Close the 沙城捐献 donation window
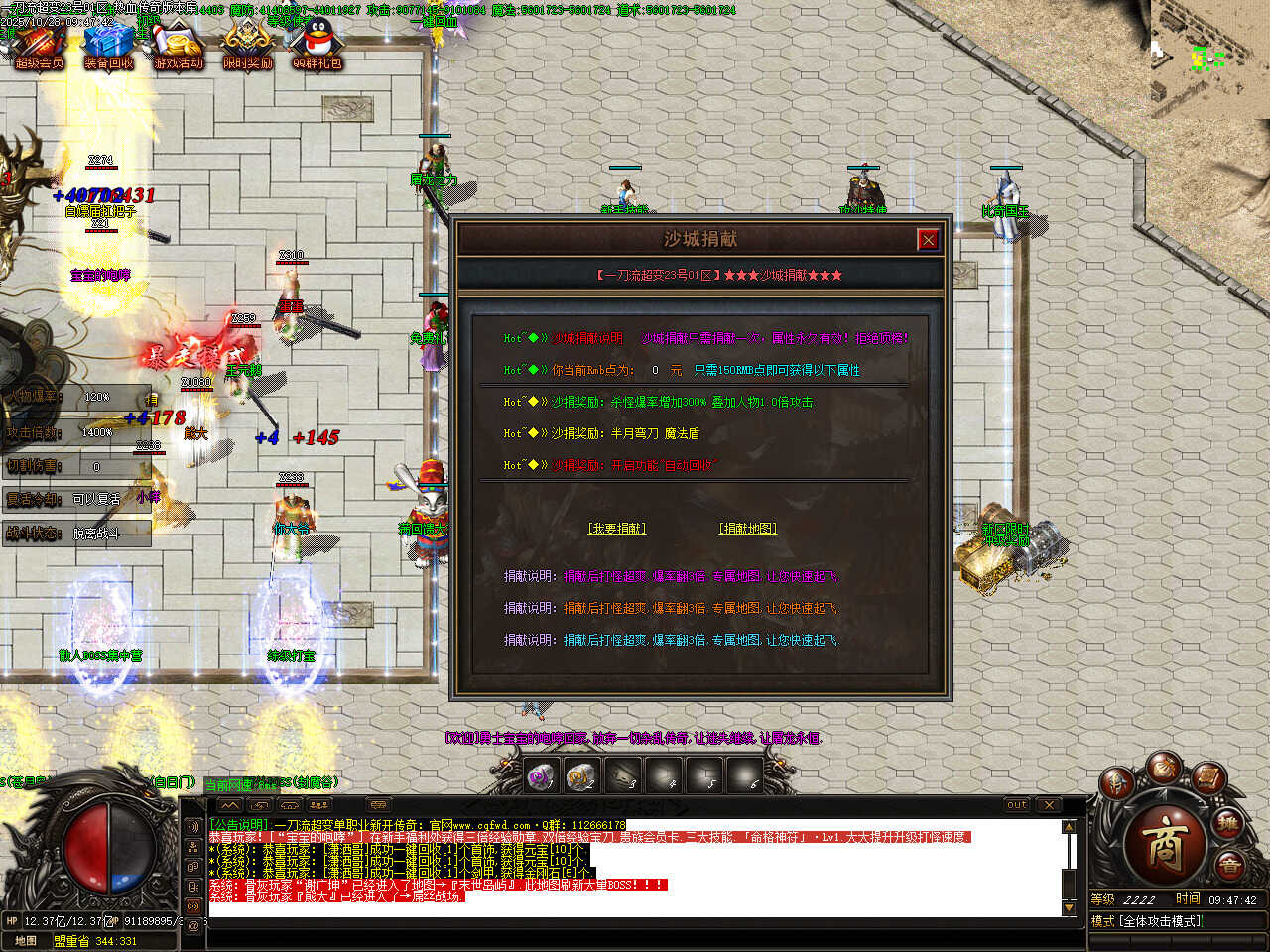1270x952 pixels. point(928,239)
